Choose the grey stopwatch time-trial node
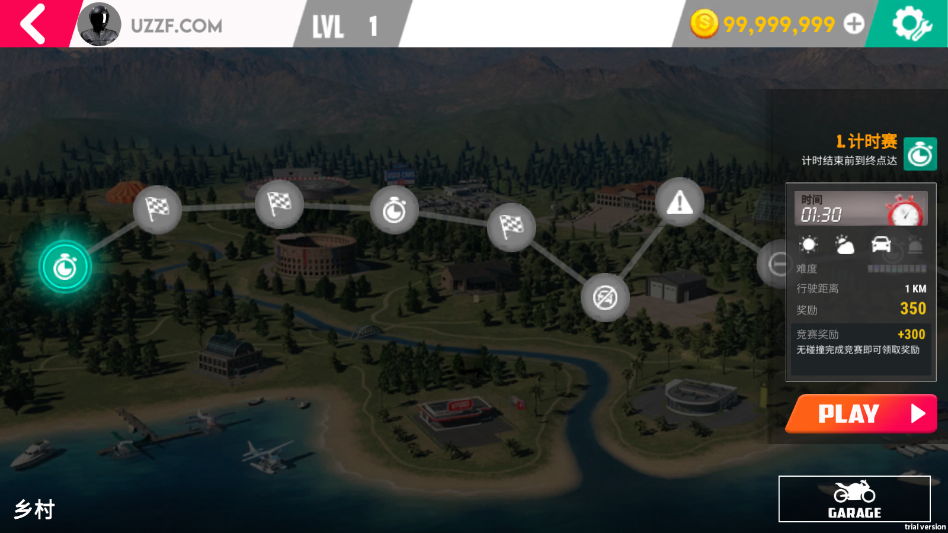Viewport: 948px width, 533px height. pyautogui.click(x=394, y=211)
